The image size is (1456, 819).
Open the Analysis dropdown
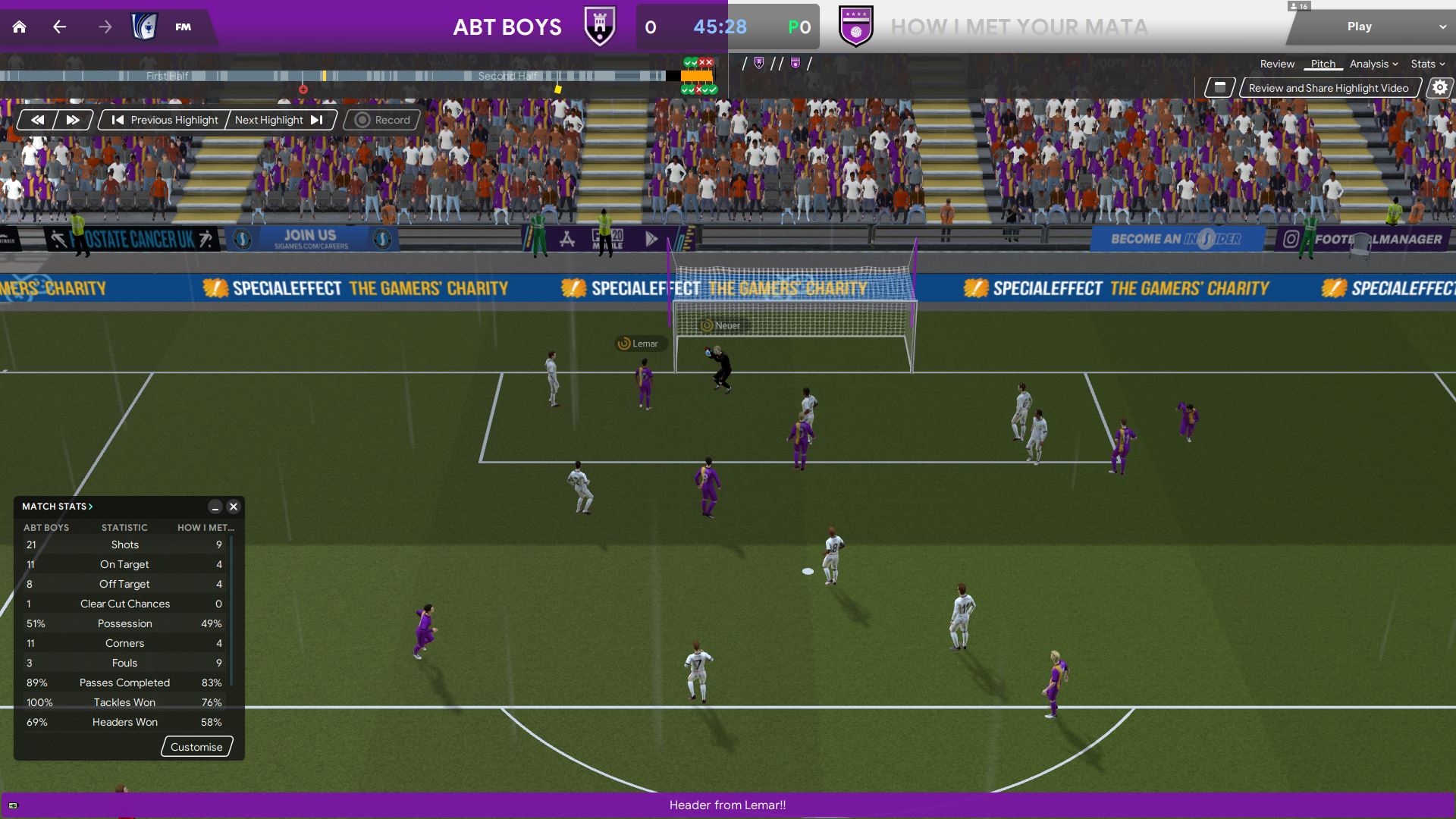tap(1373, 64)
